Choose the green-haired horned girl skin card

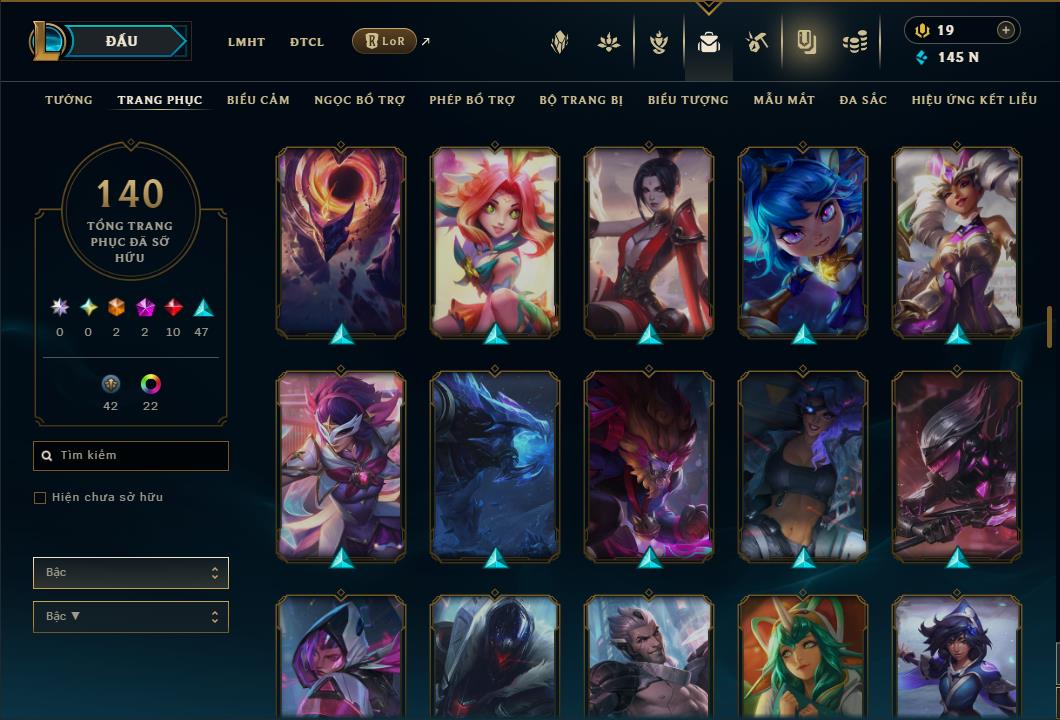pyautogui.click(x=802, y=655)
